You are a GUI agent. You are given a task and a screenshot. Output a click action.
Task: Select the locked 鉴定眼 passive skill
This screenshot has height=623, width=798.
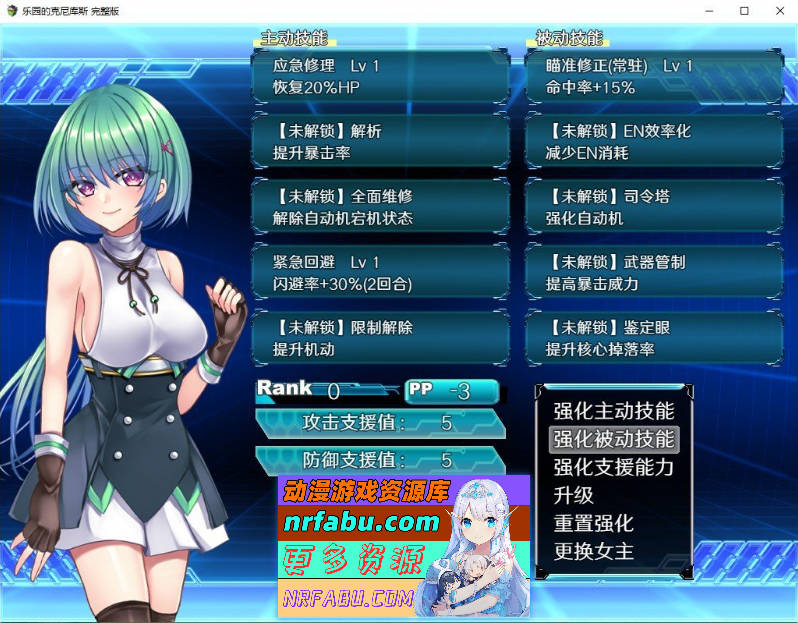[x=653, y=338]
